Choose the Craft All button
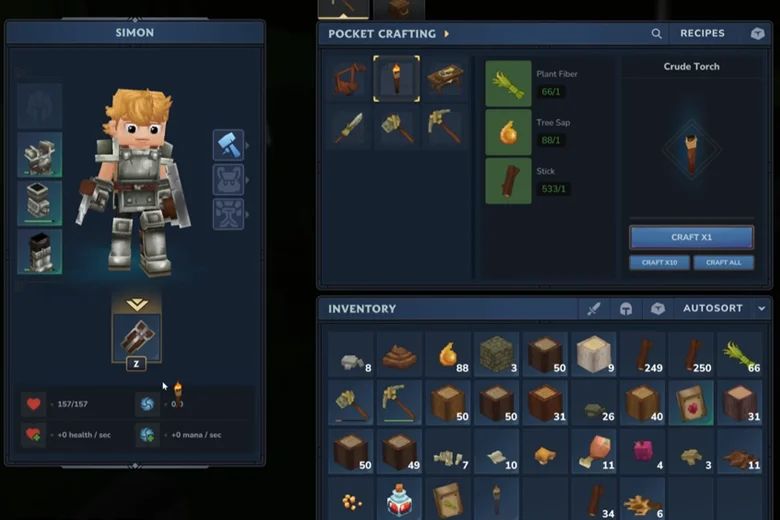This screenshot has width=780, height=520. coord(723,262)
